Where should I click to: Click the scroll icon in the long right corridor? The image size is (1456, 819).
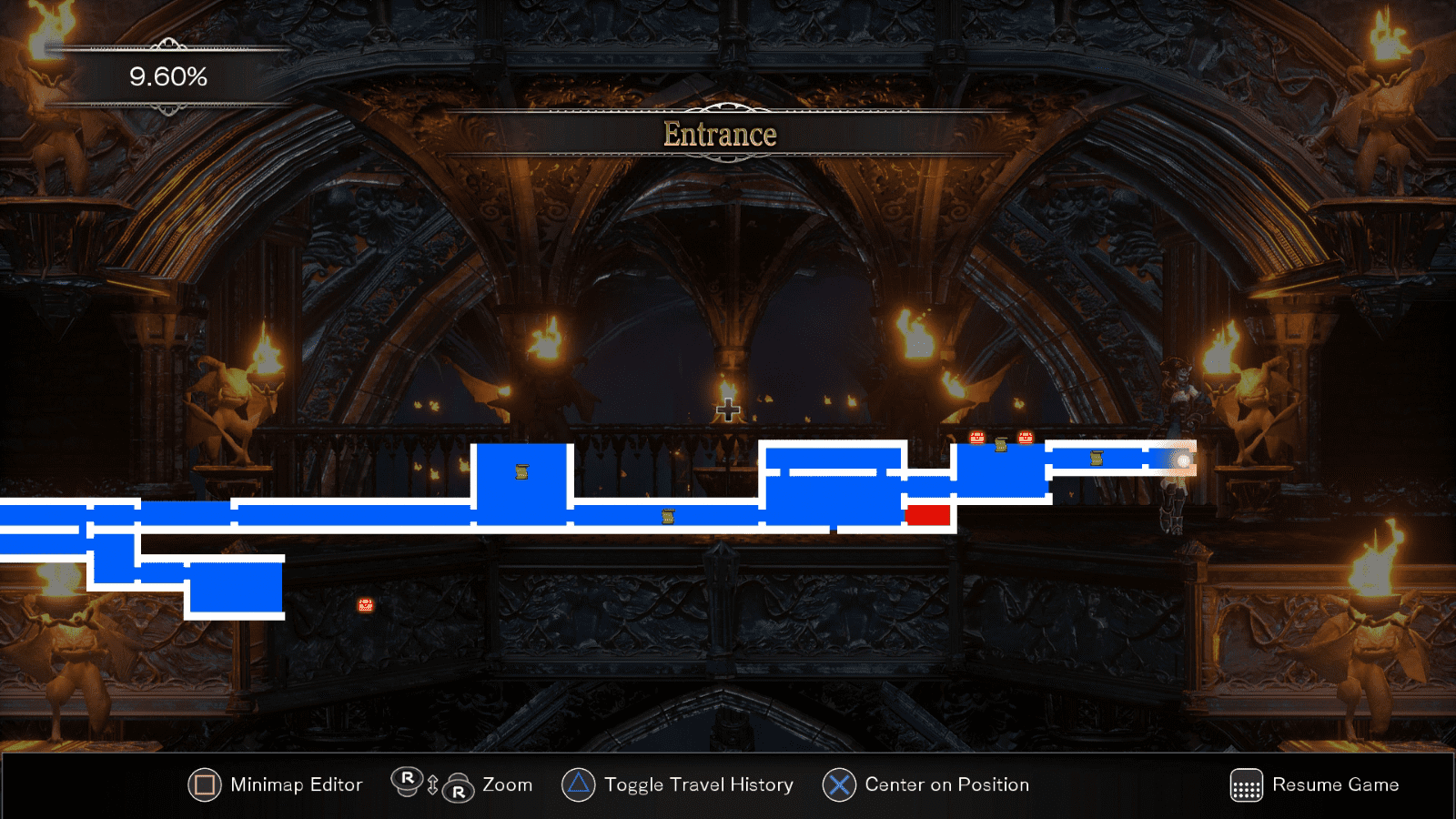(x=1097, y=459)
